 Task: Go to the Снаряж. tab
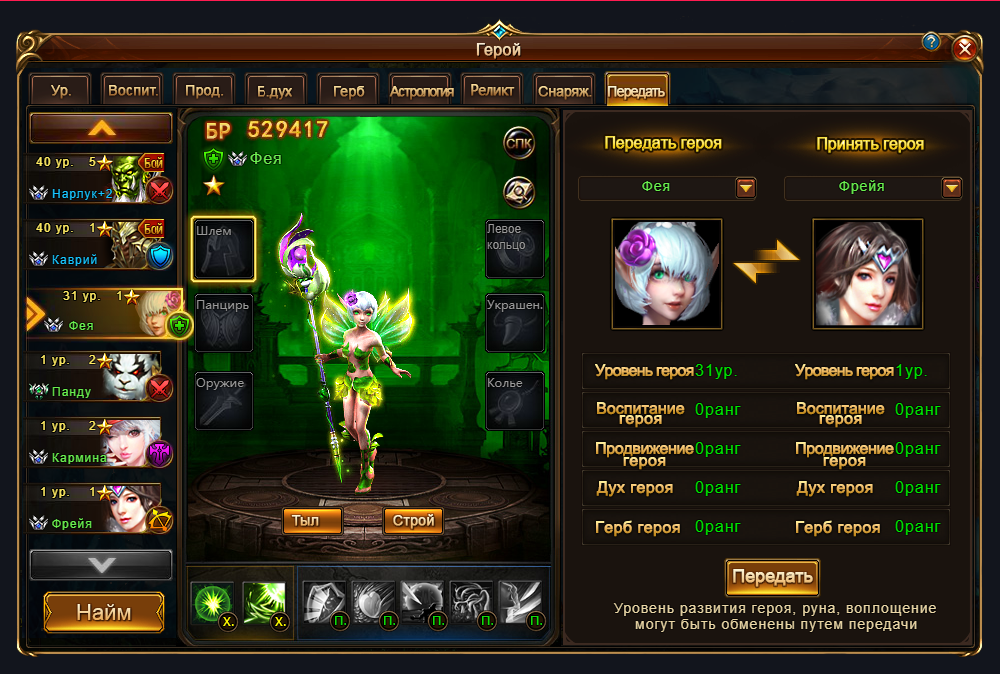coord(564,90)
